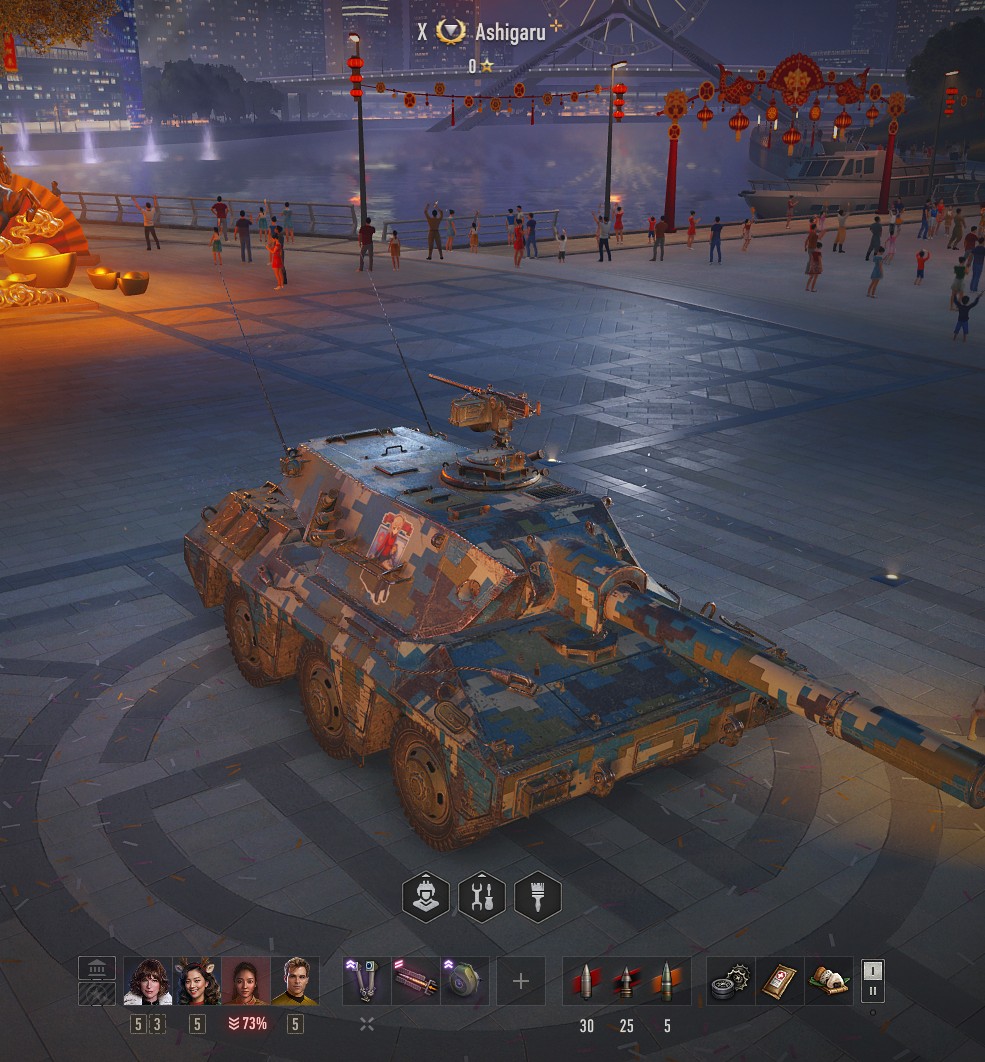Open the paintbrush customization button
The image size is (985, 1062).
coord(538,896)
